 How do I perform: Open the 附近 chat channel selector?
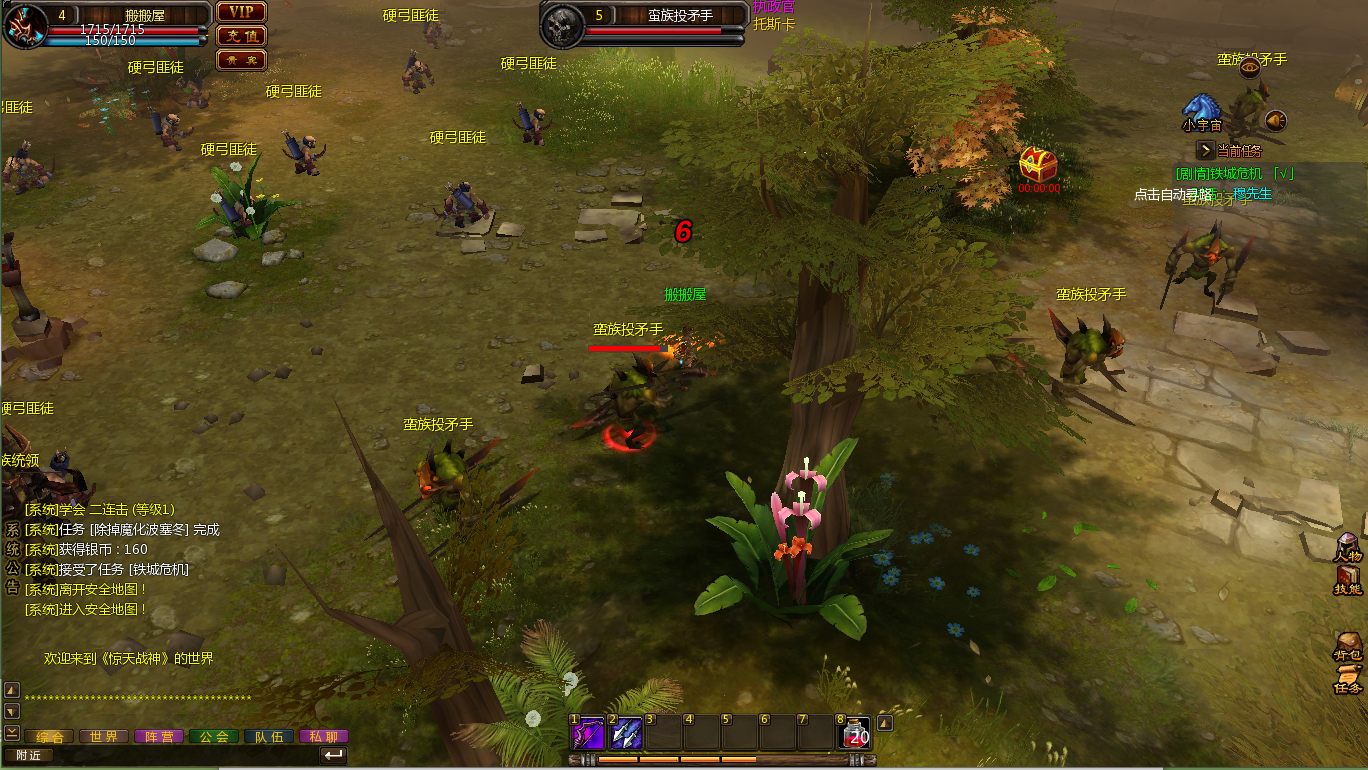coord(28,756)
